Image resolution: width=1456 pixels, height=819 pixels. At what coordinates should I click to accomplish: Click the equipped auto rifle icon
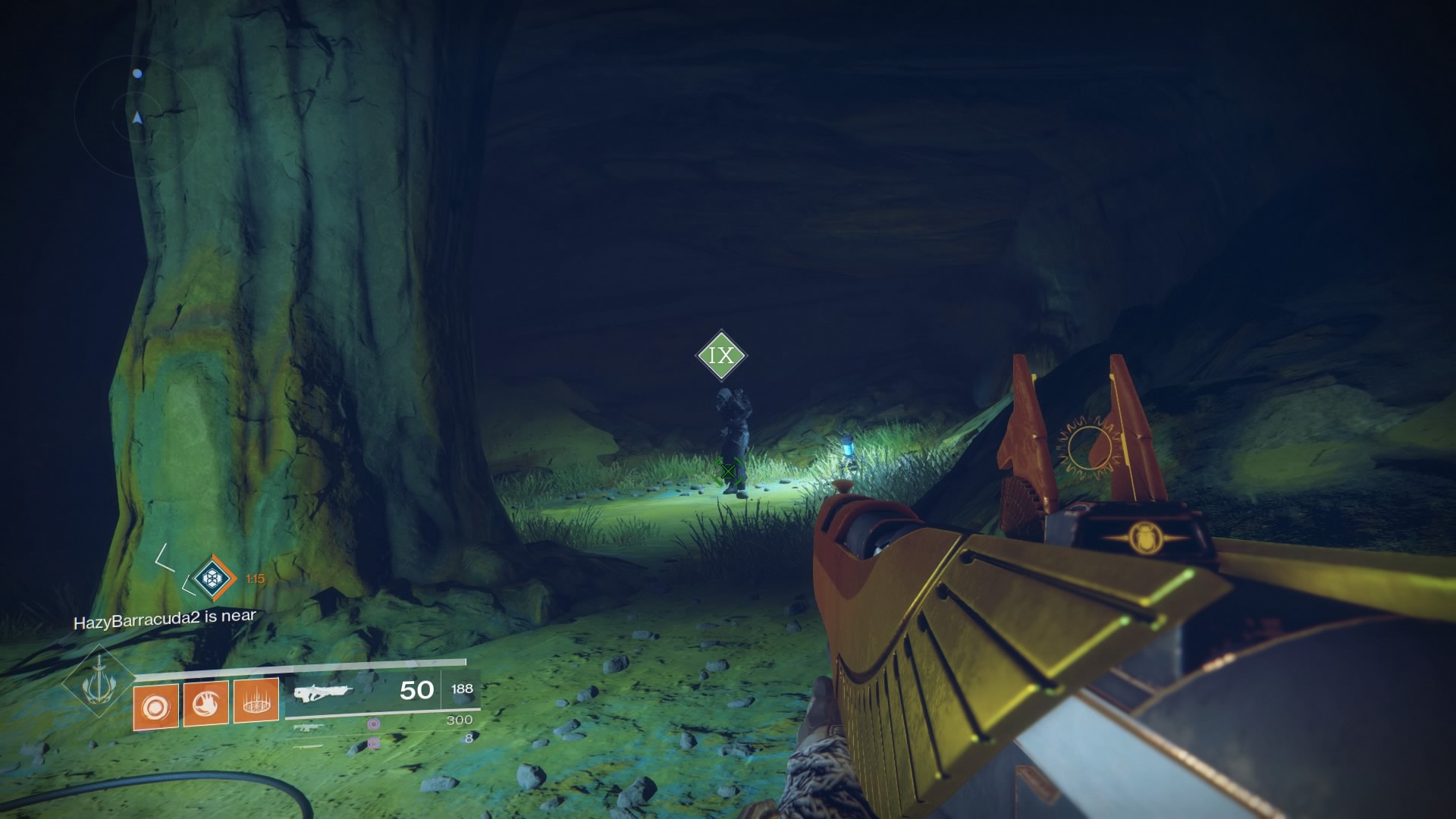pos(326,692)
